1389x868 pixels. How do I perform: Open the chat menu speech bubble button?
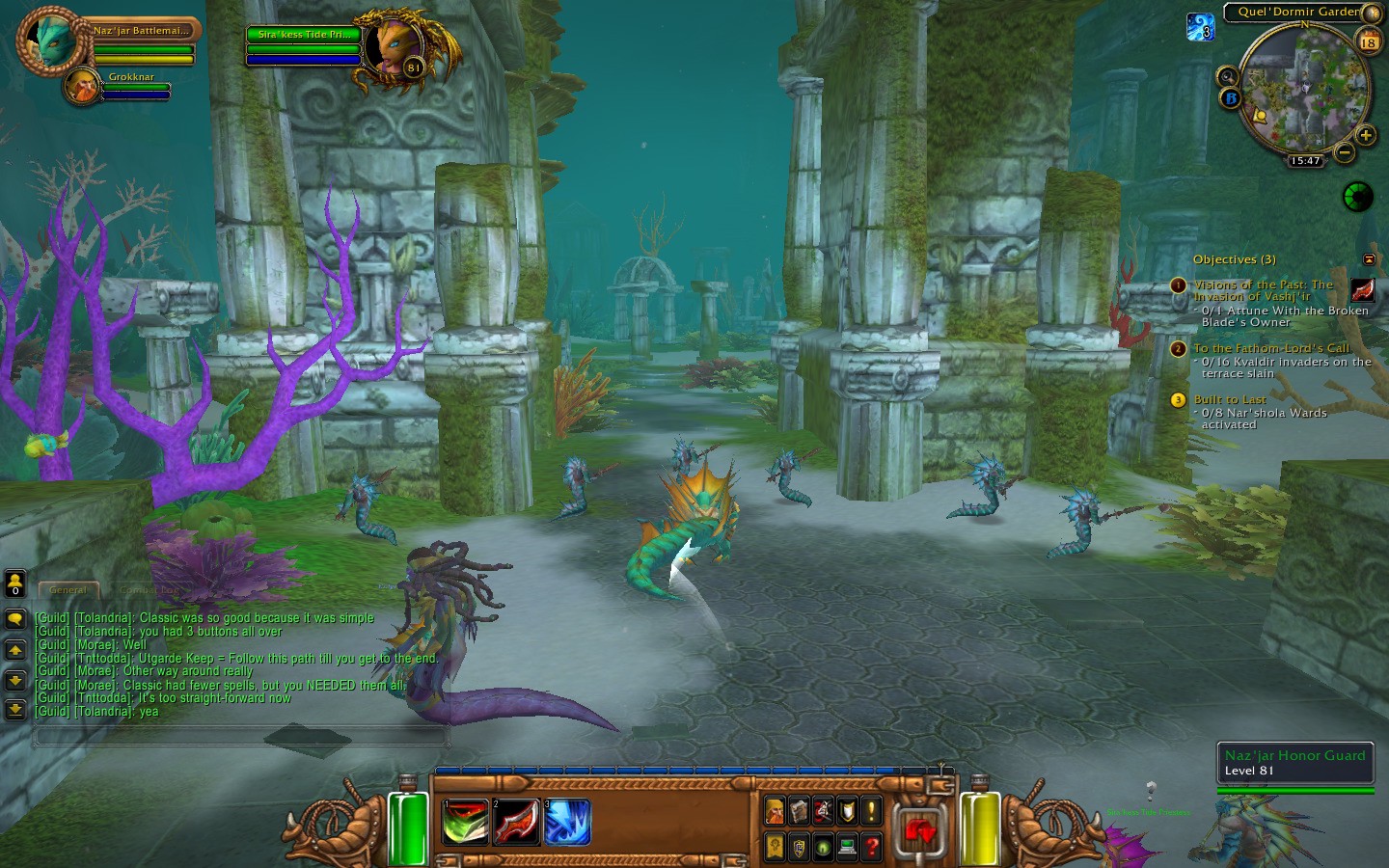point(14,619)
